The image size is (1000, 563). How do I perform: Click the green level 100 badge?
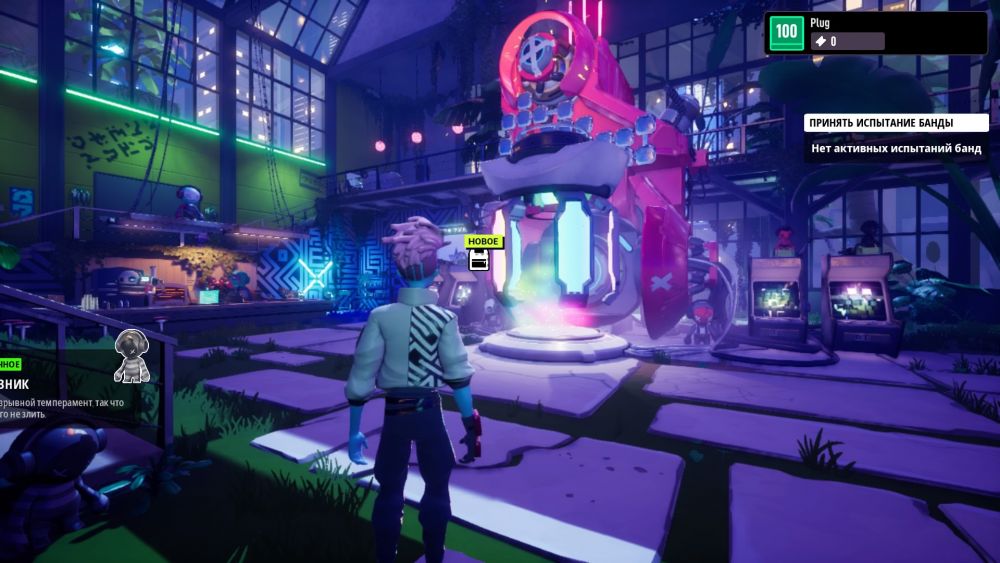(787, 32)
